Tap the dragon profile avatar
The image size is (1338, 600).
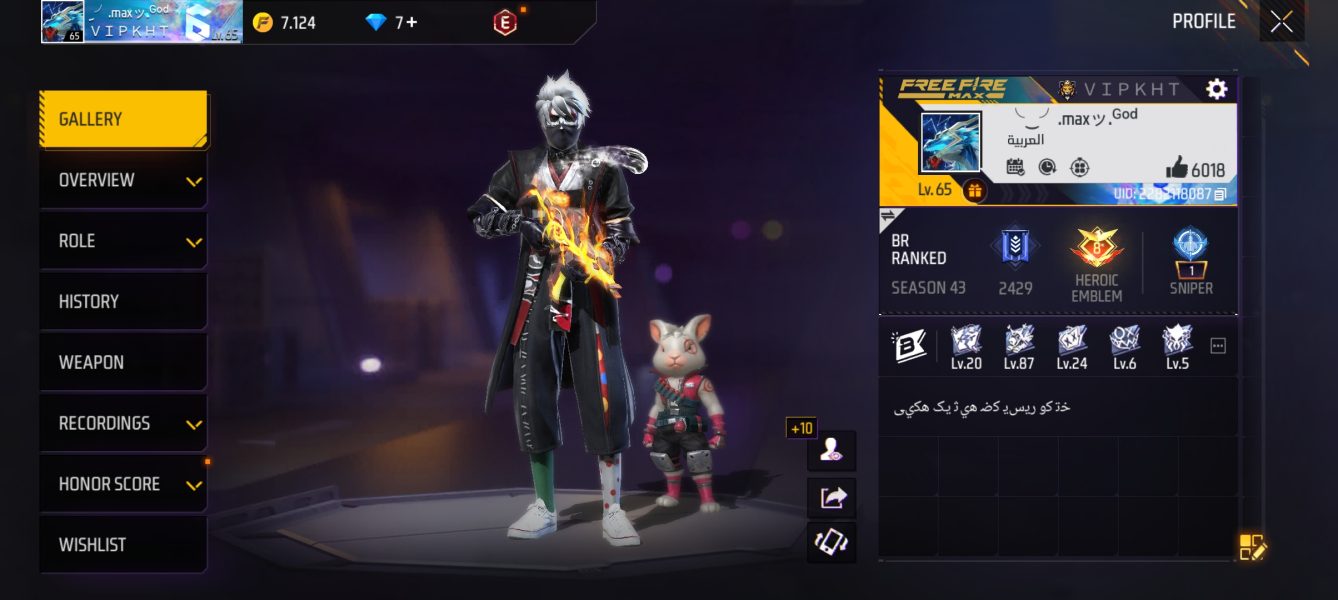(x=949, y=143)
